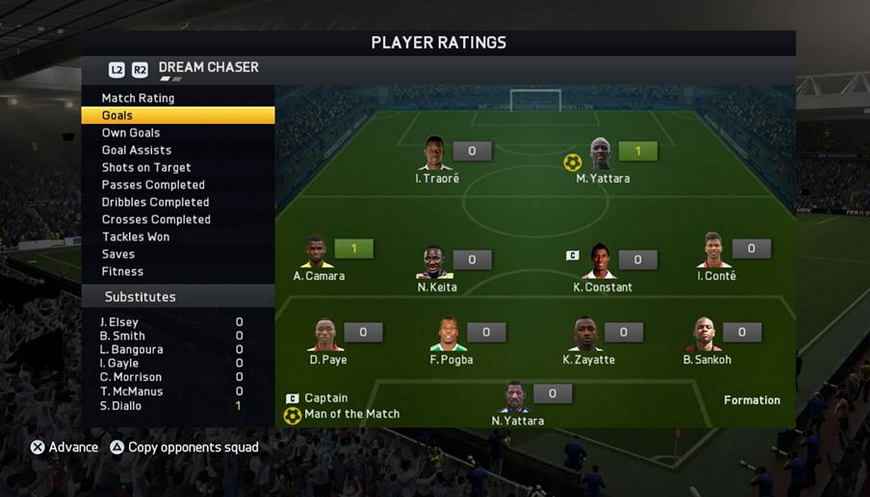Image resolution: width=870 pixels, height=497 pixels.
Task: Select substitute S. Diallo row
Action: click(x=172, y=406)
